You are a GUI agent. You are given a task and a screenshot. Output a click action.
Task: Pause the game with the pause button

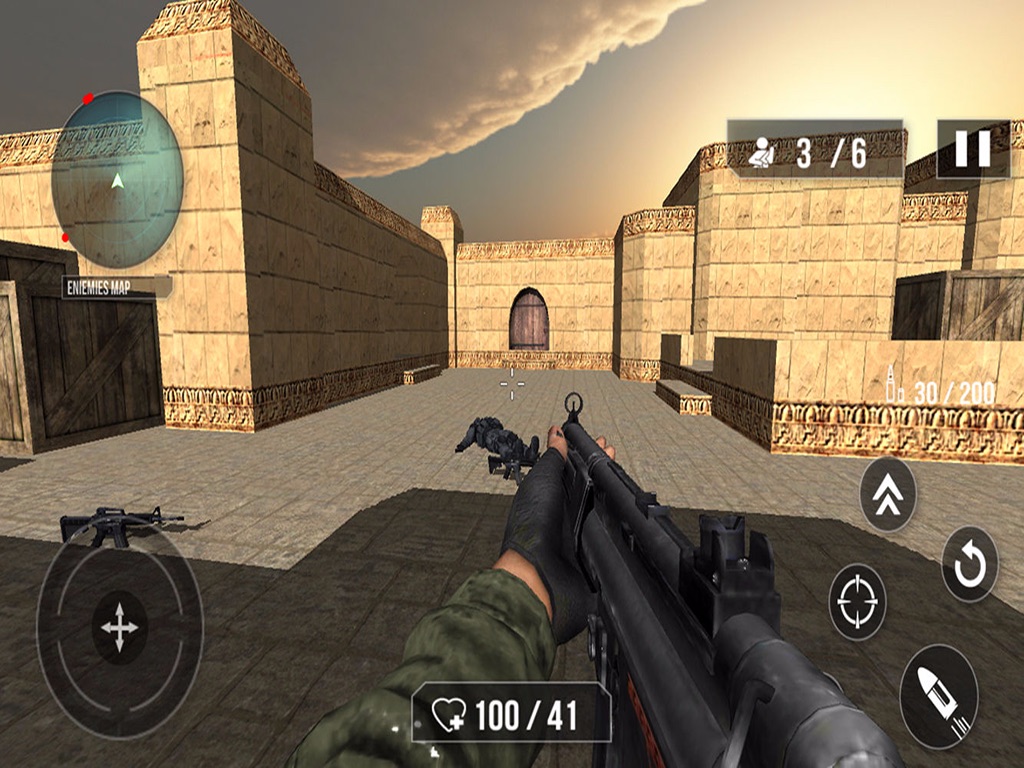972,149
